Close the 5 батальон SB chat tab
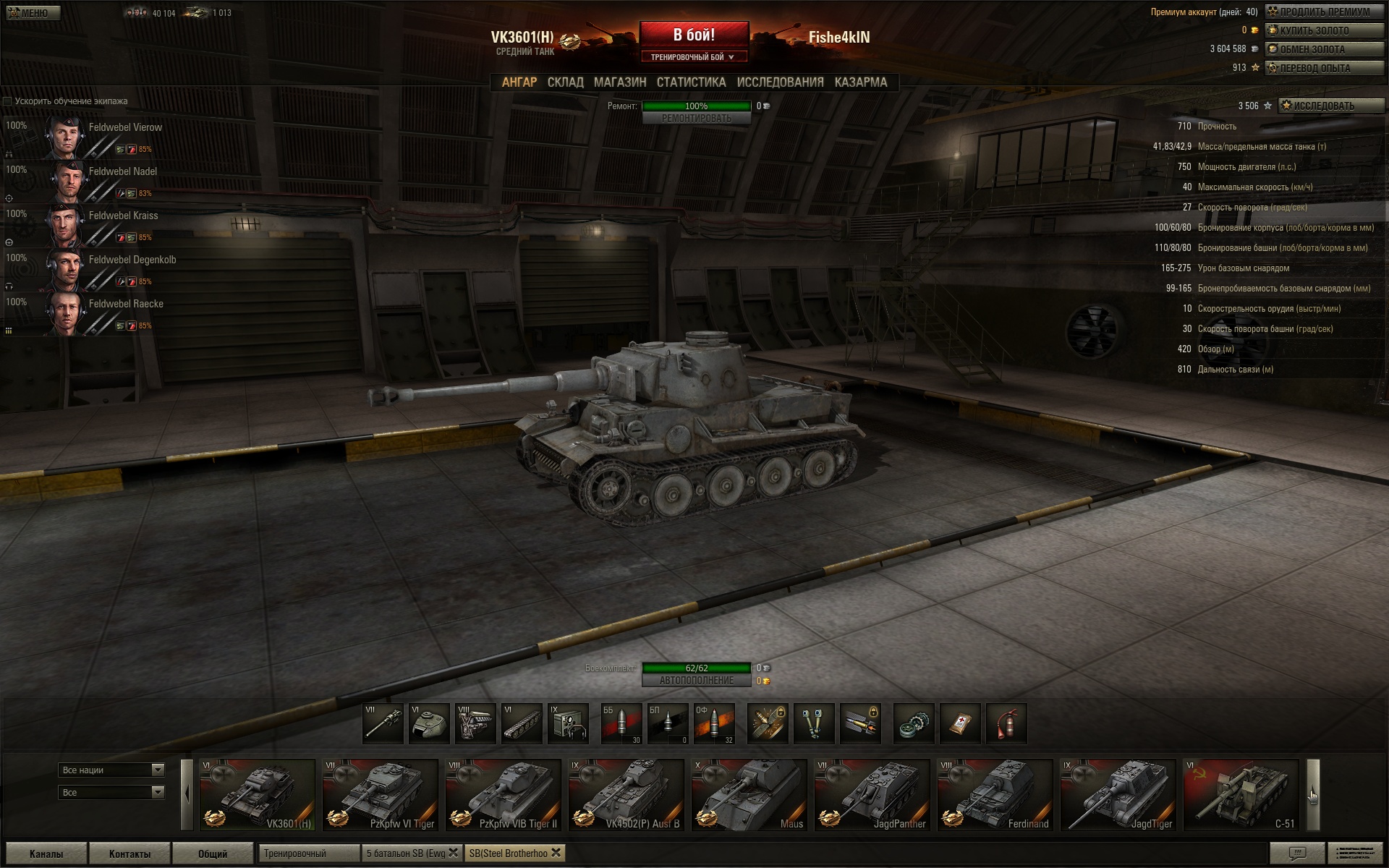 point(454,853)
